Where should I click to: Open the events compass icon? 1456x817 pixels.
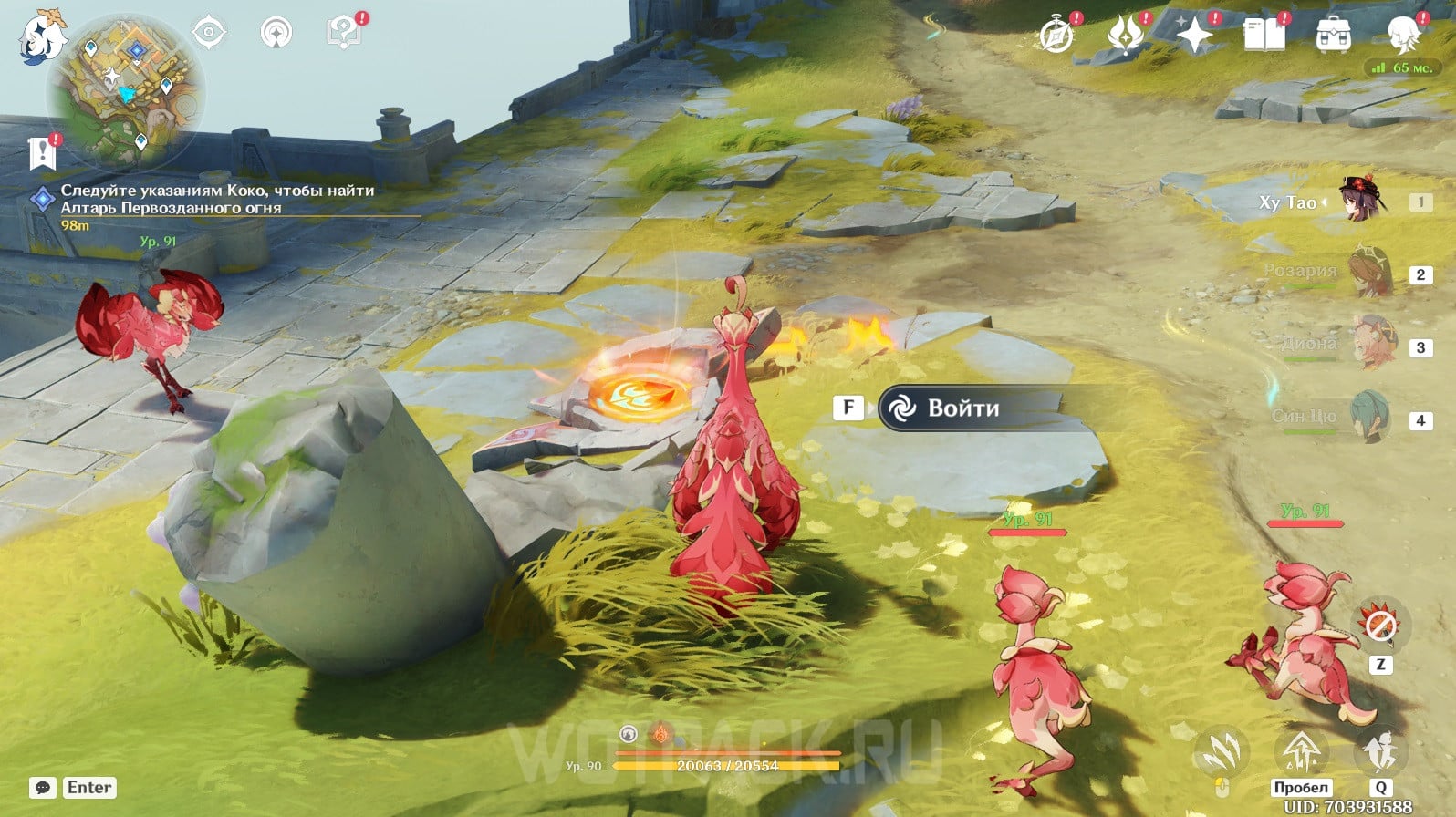[1056, 36]
